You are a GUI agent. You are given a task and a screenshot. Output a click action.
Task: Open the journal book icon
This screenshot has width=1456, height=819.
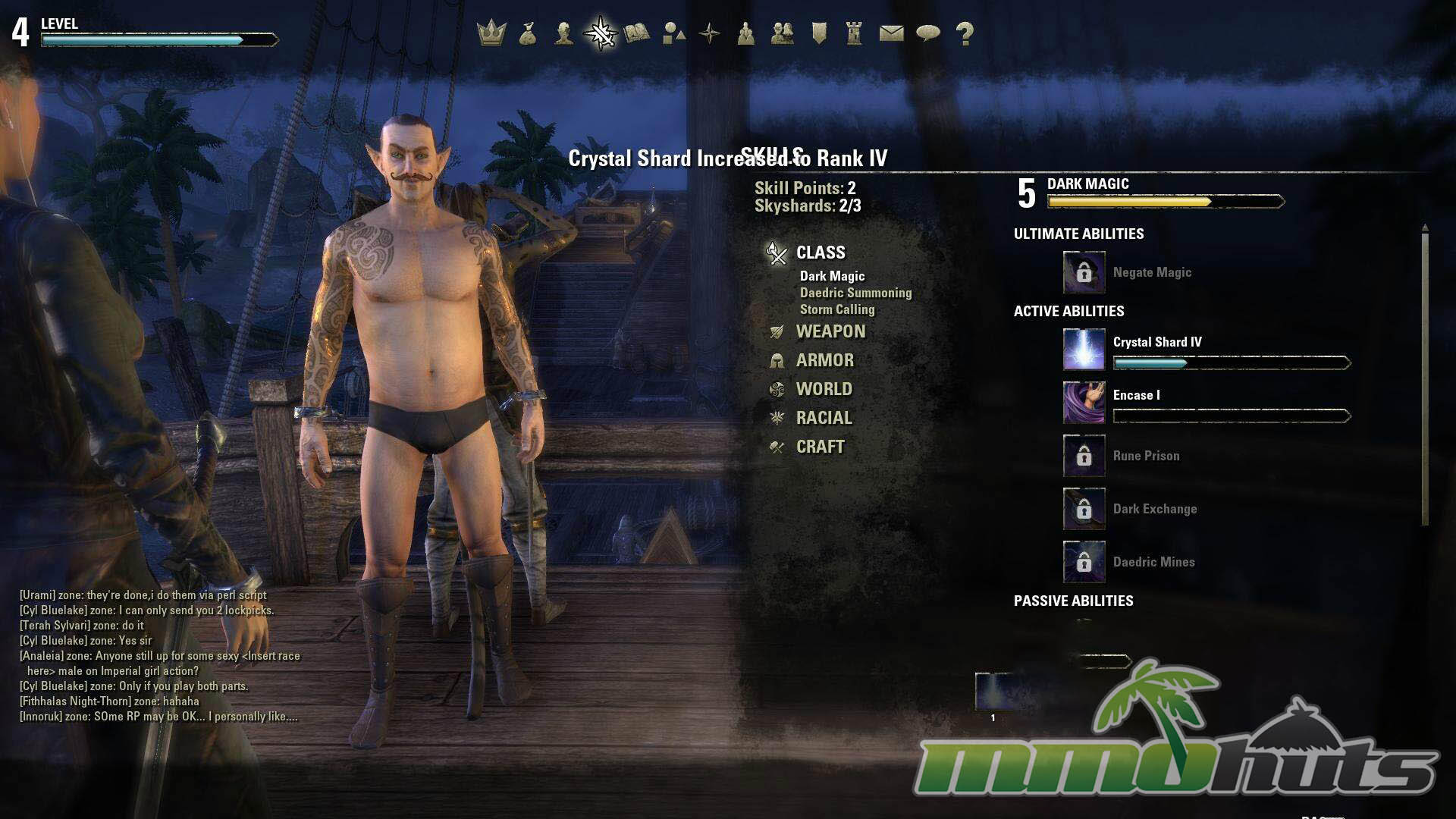coord(637,33)
